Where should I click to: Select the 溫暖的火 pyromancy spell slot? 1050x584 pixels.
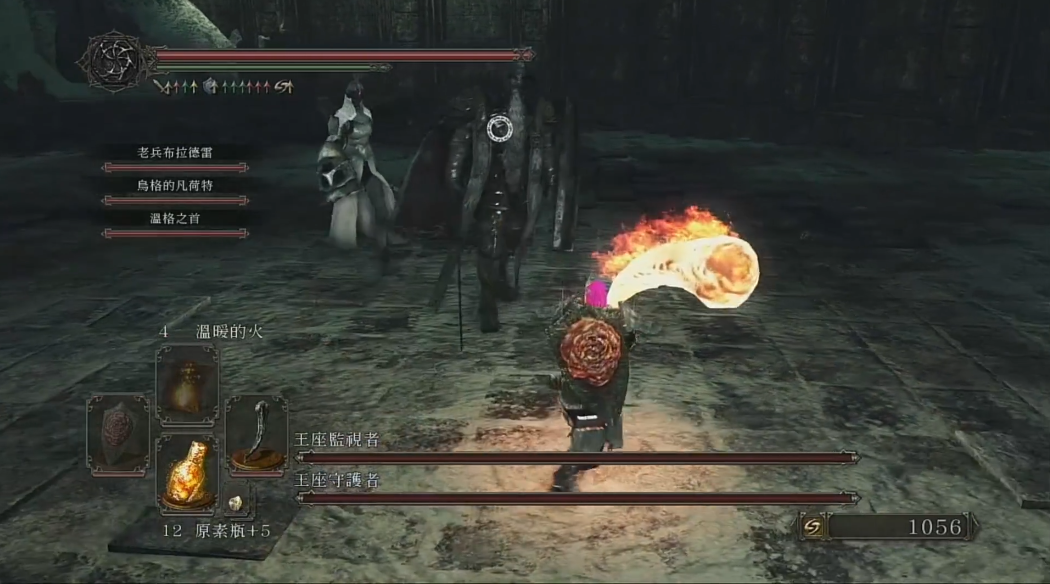tap(187, 383)
